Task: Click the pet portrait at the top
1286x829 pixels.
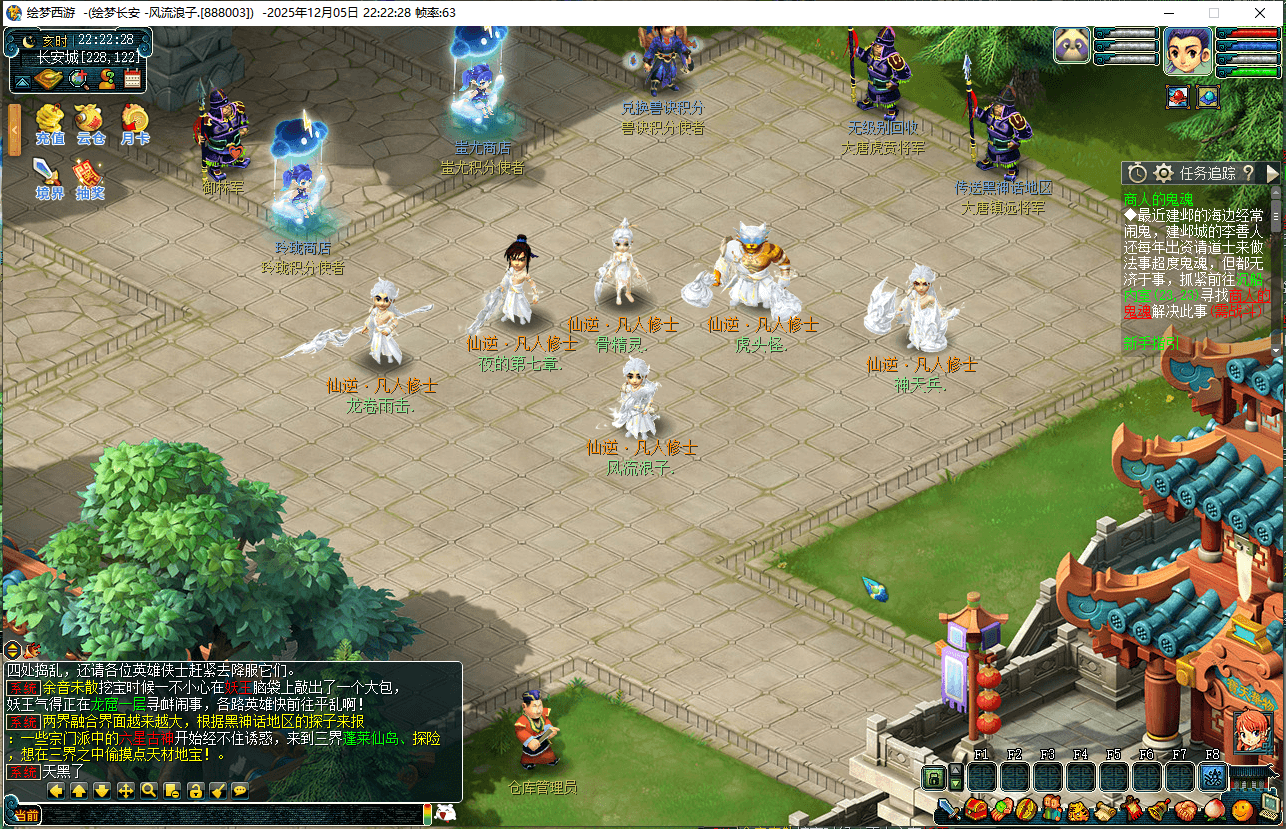Action: point(1072,46)
